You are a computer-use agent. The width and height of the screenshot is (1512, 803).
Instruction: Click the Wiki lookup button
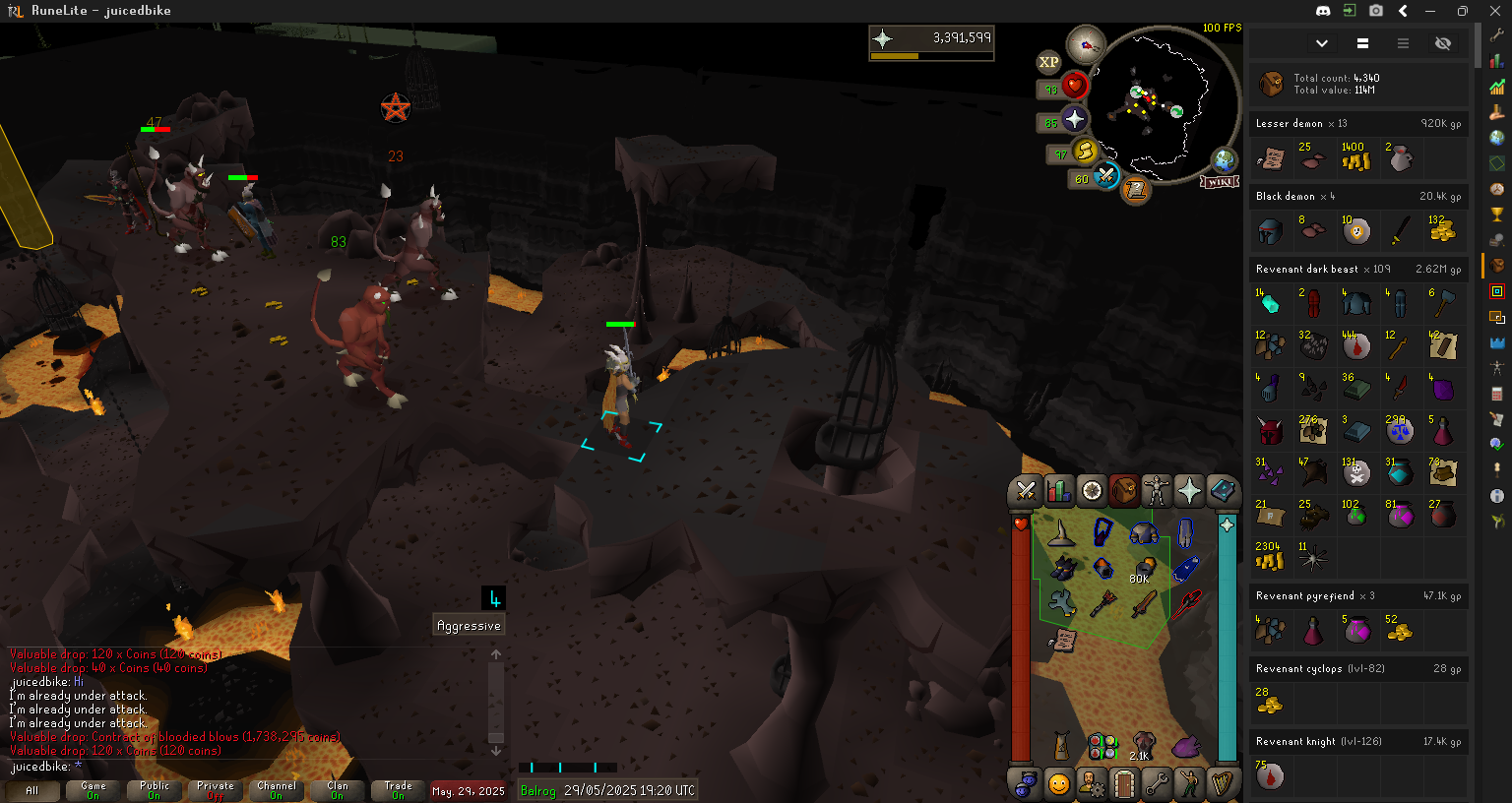pos(1219,182)
